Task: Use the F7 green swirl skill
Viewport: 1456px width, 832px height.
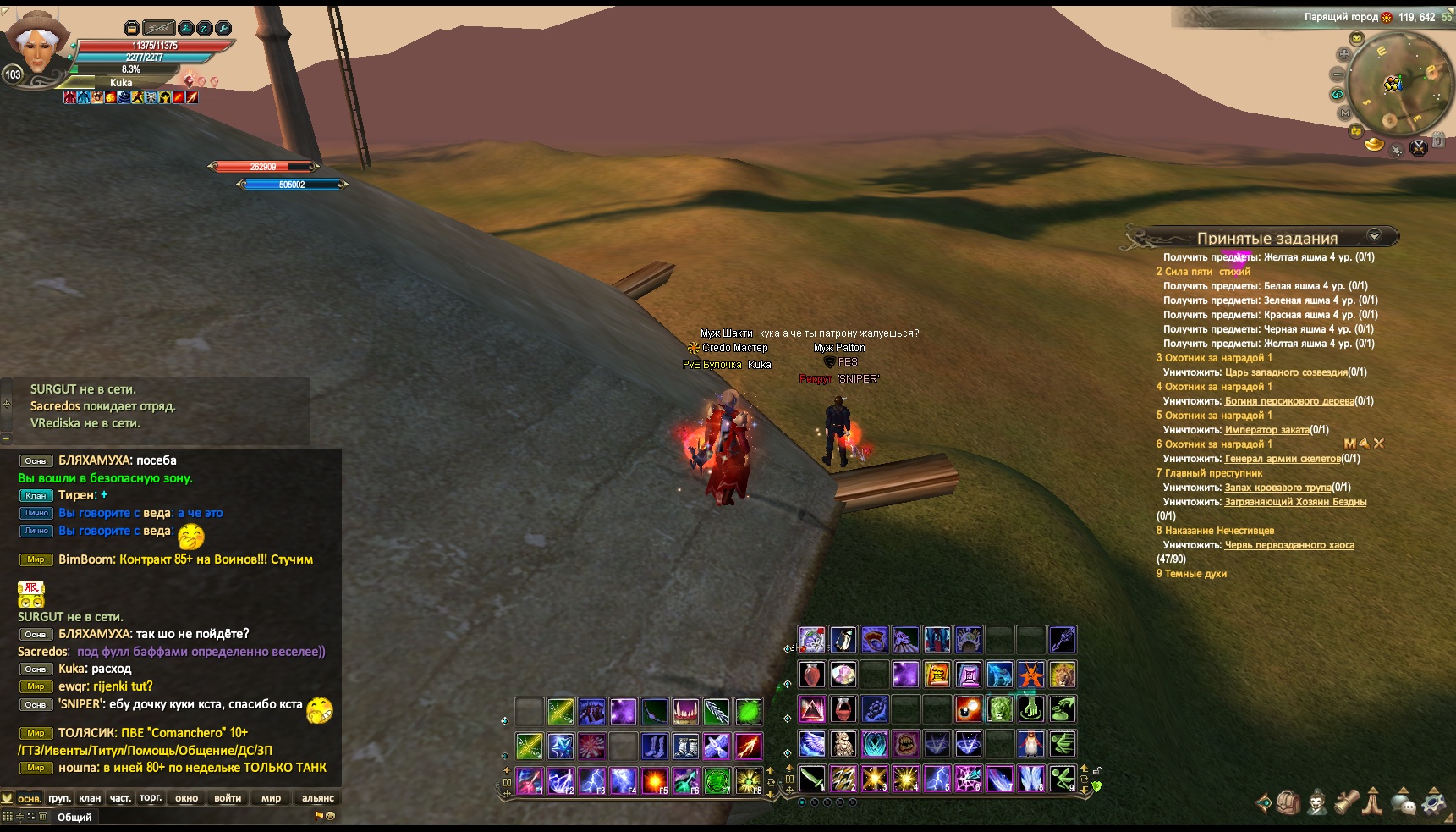Action: (x=717, y=780)
